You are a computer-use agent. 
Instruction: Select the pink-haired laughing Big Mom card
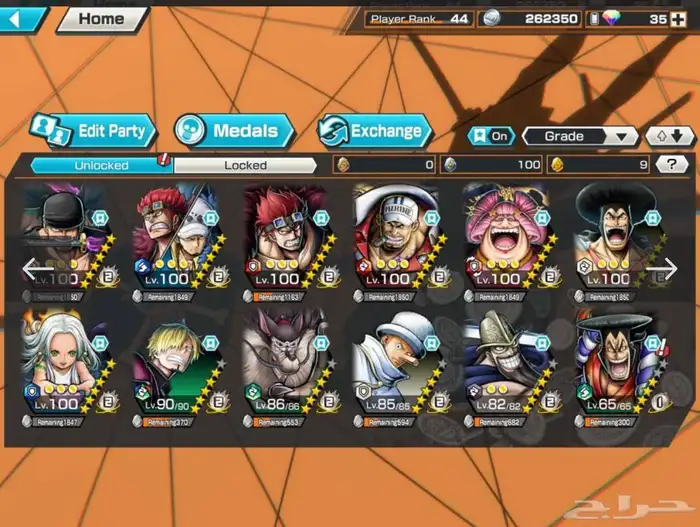click(x=505, y=240)
